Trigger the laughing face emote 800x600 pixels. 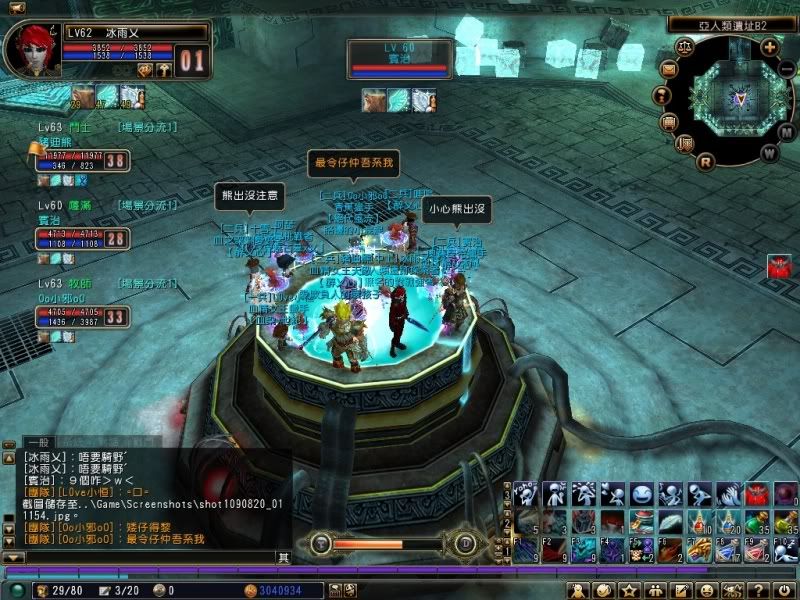pyautogui.click(x=641, y=493)
